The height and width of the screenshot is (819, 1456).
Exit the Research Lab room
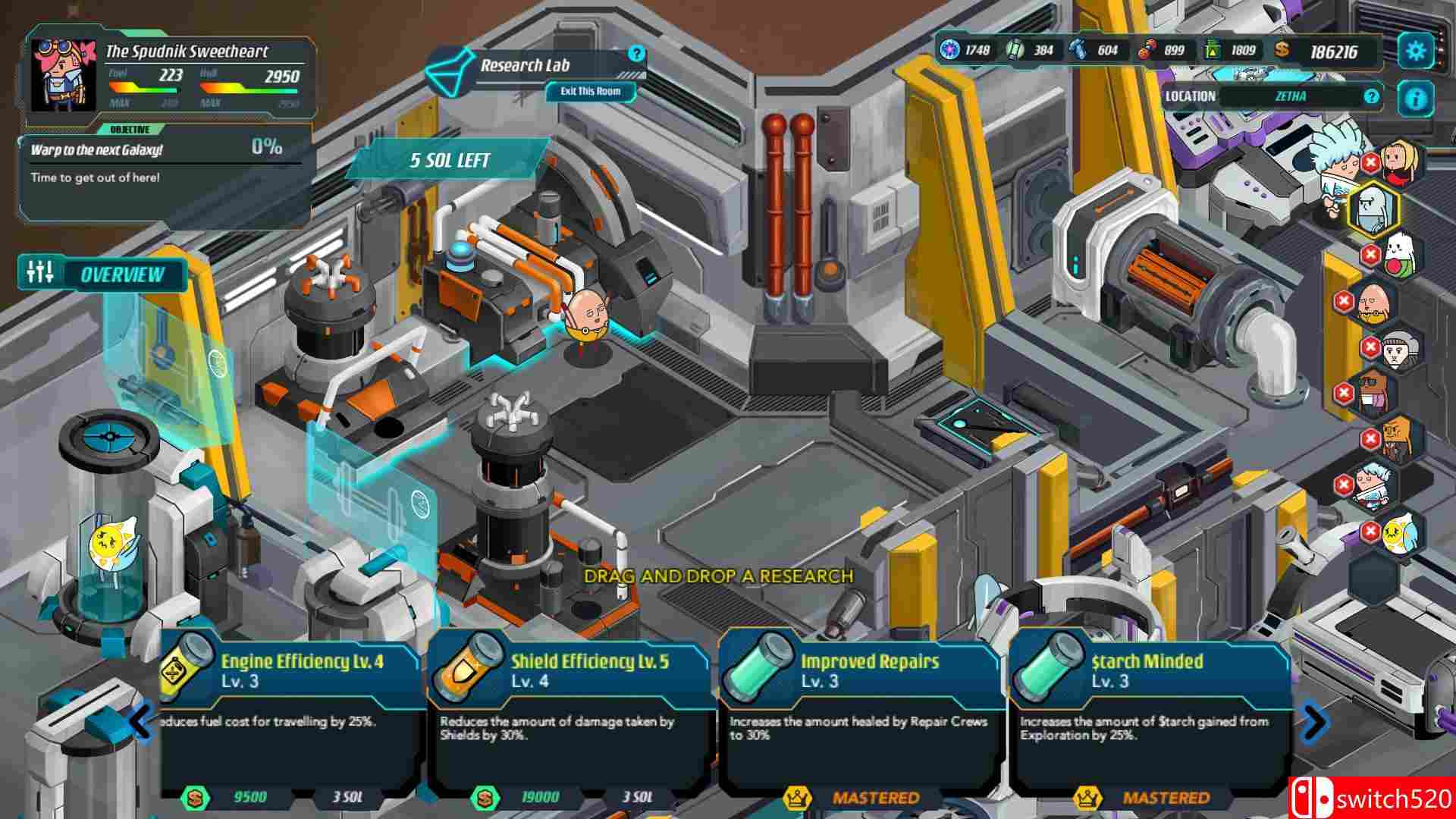pos(590,92)
